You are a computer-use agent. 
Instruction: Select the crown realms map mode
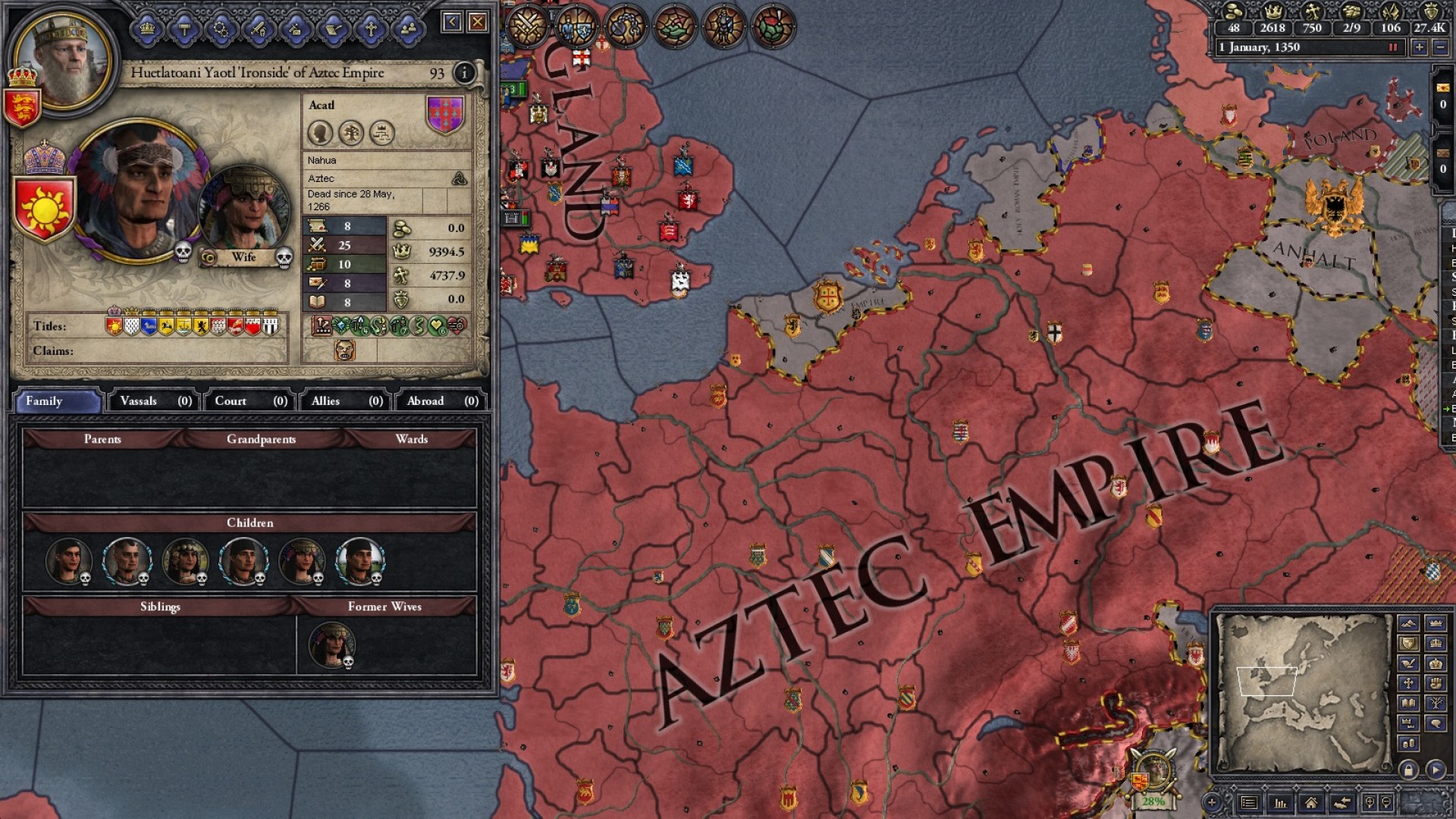pyautogui.click(x=1436, y=623)
